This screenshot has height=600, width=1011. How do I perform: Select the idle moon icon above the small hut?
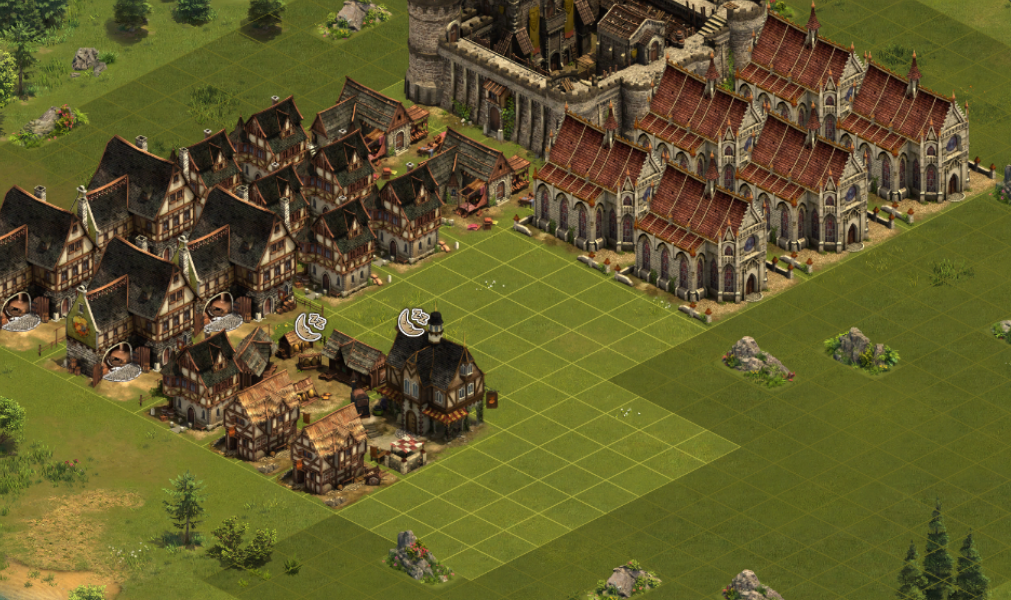310,326
